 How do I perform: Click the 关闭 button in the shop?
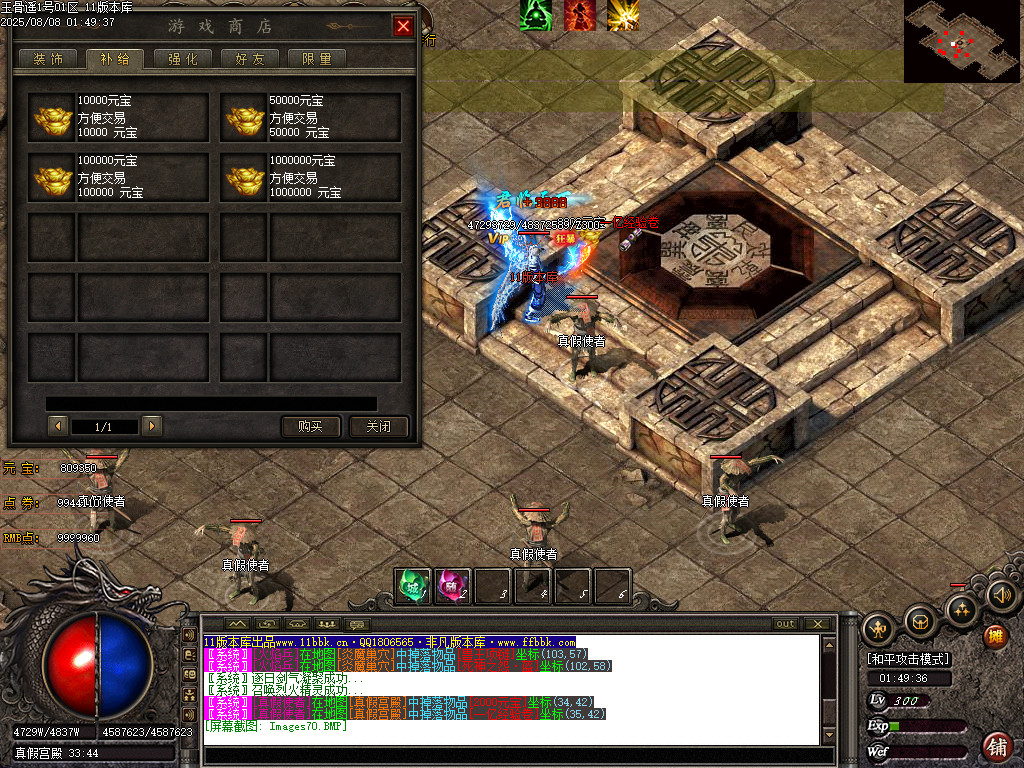(379, 426)
